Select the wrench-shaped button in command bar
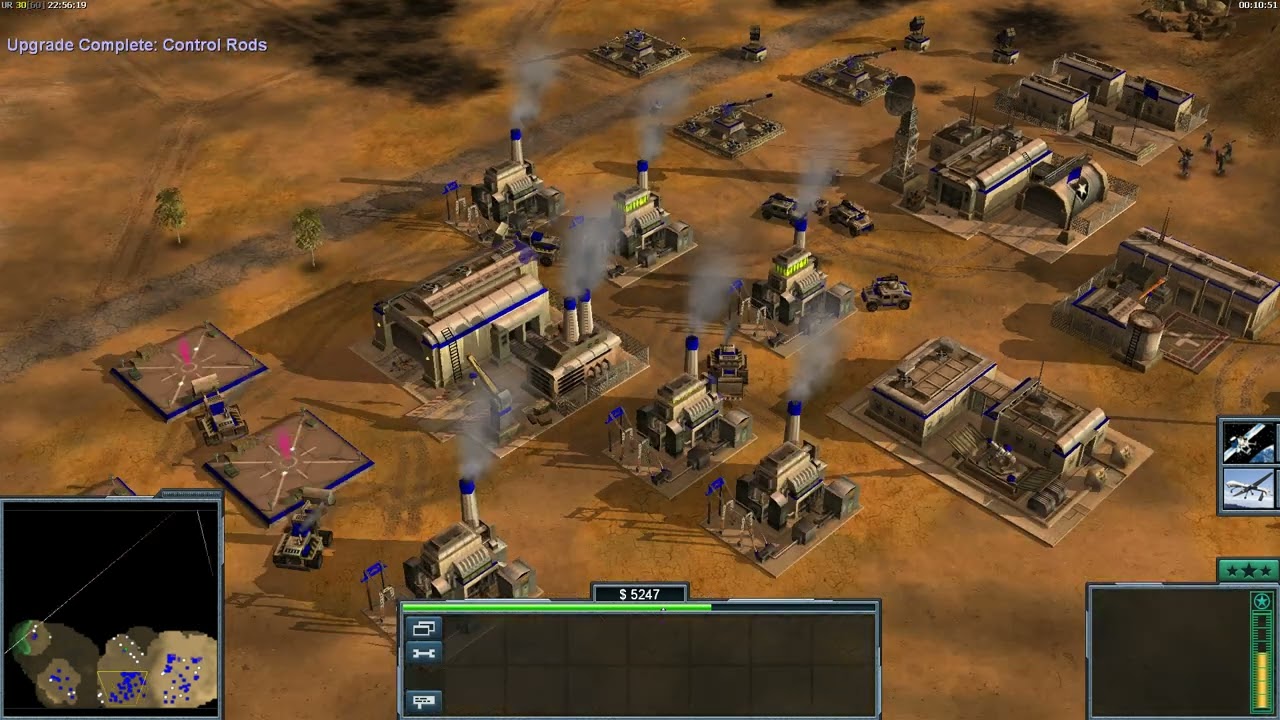This screenshot has height=720, width=1280. click(x=424, y=654)
